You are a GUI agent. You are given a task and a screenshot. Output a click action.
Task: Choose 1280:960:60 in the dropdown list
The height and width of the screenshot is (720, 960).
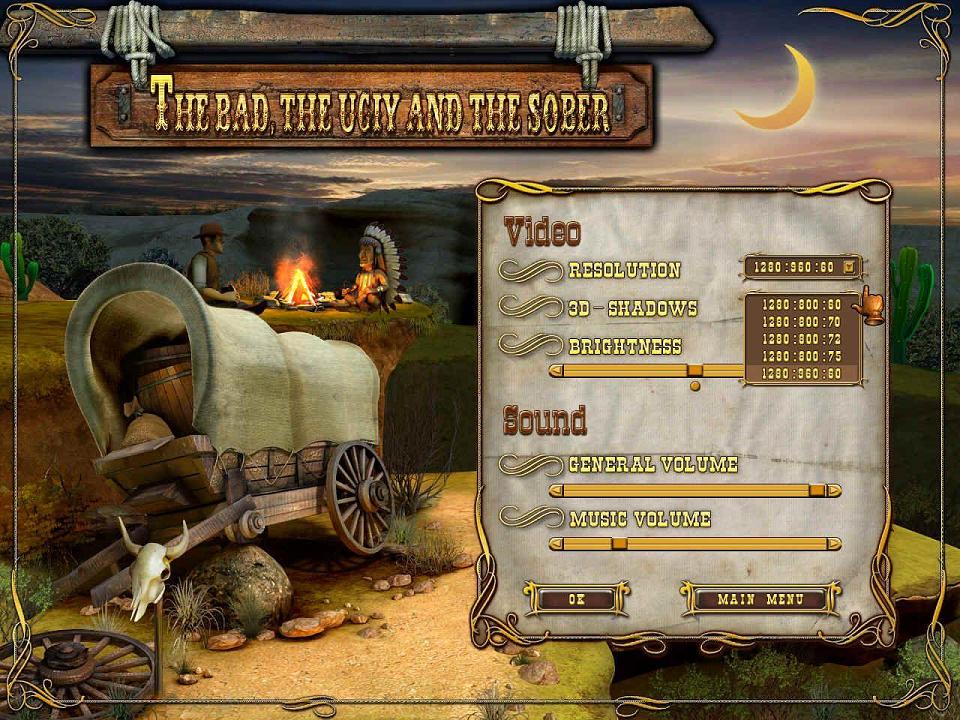pyautogui.click(x=801, y=373)
